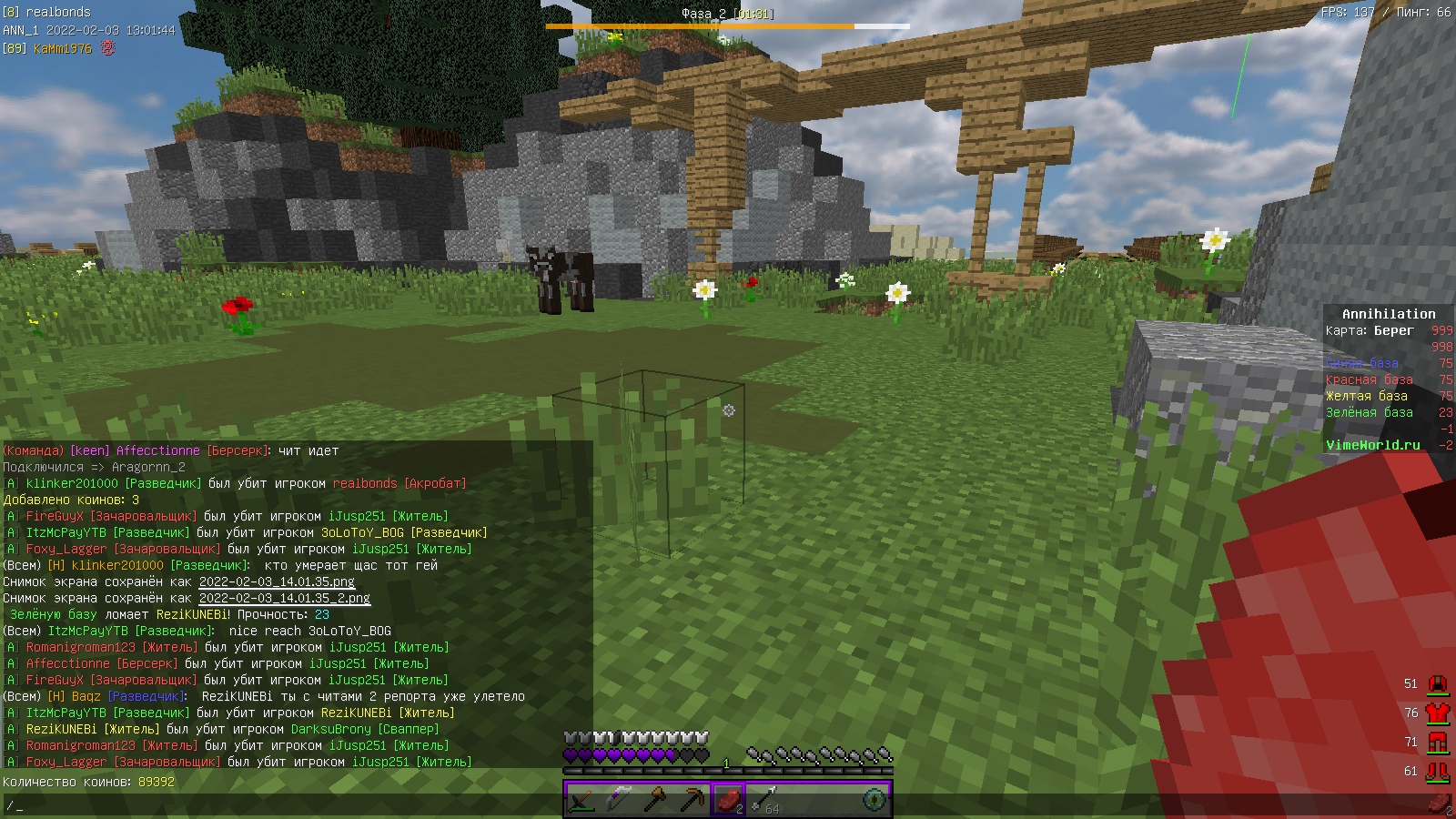Click the red boots armor icon

(1437, 771)
